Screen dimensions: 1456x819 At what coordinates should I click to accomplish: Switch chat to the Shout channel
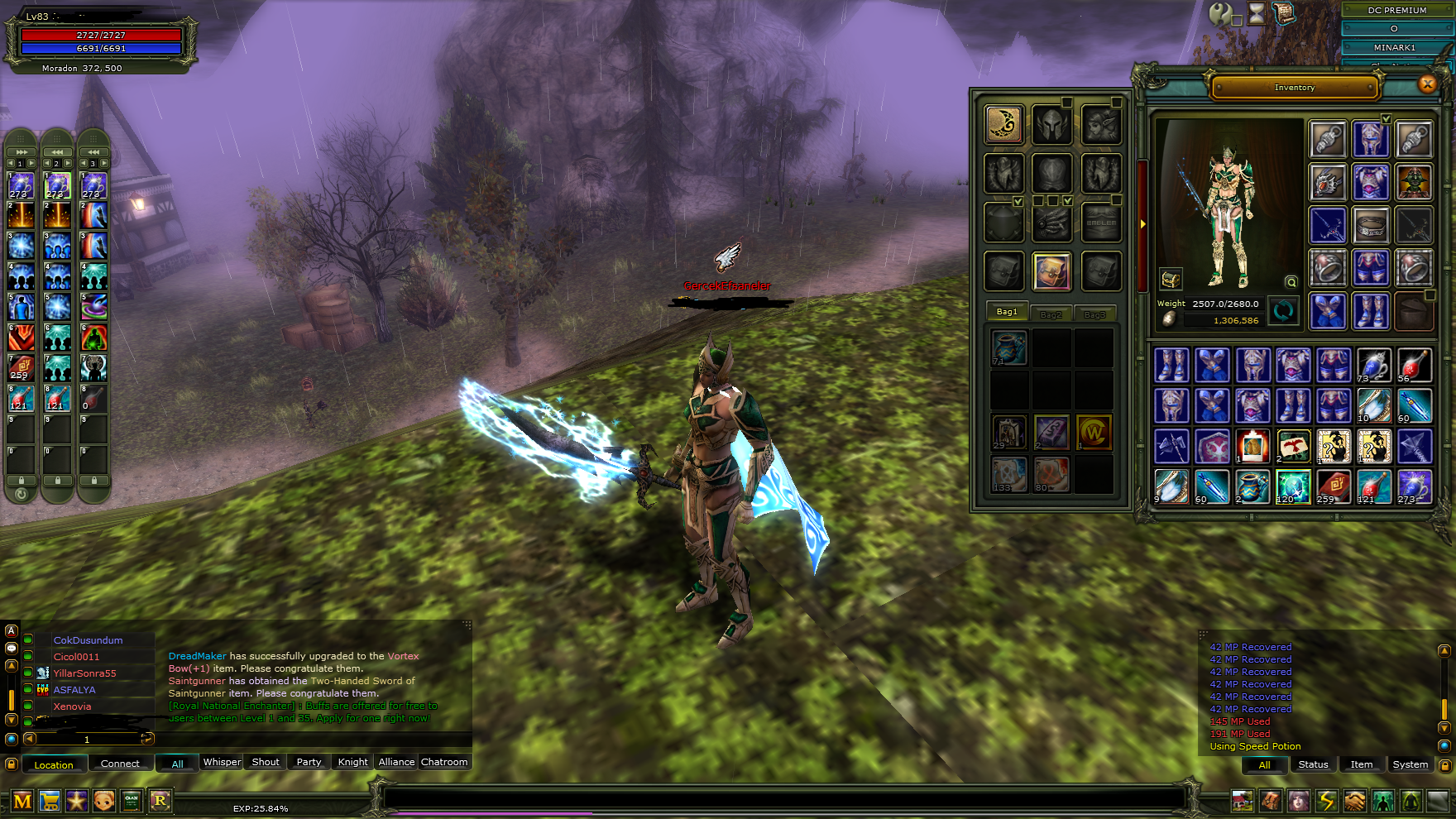coord(266,762)
